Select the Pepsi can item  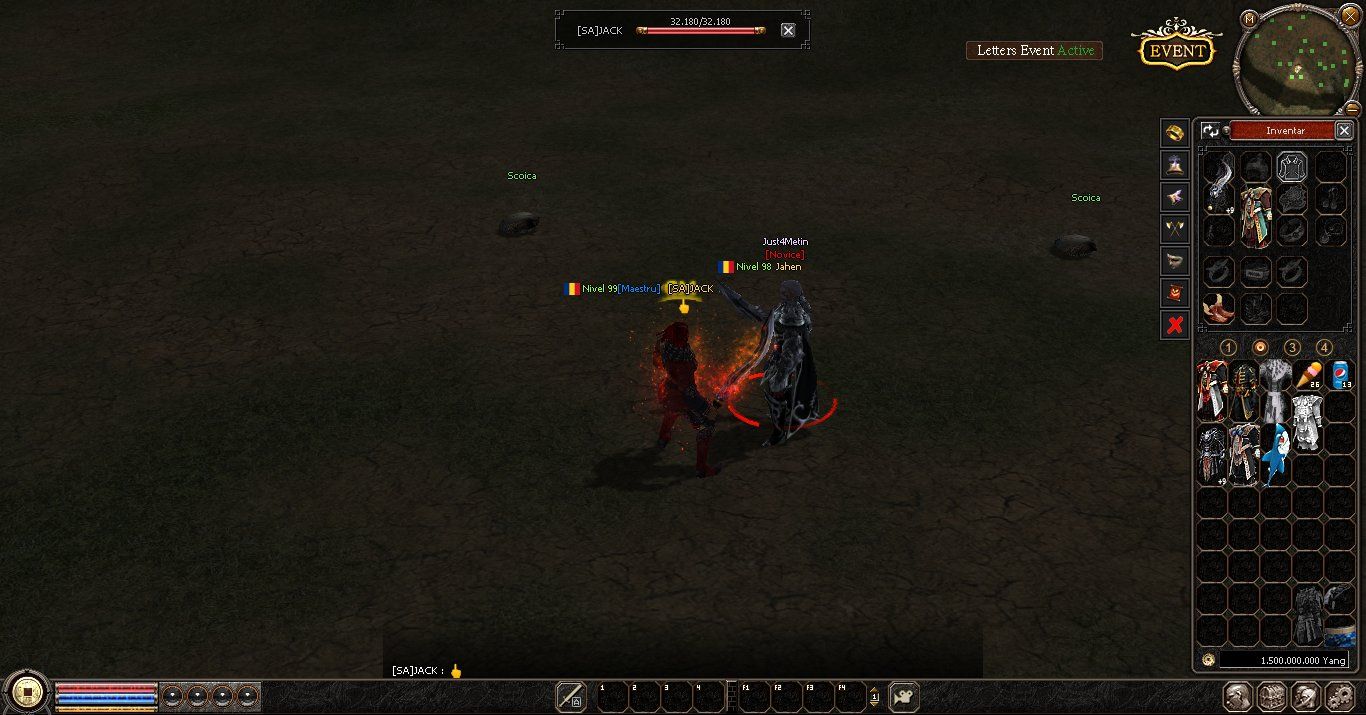point(1340,376)
